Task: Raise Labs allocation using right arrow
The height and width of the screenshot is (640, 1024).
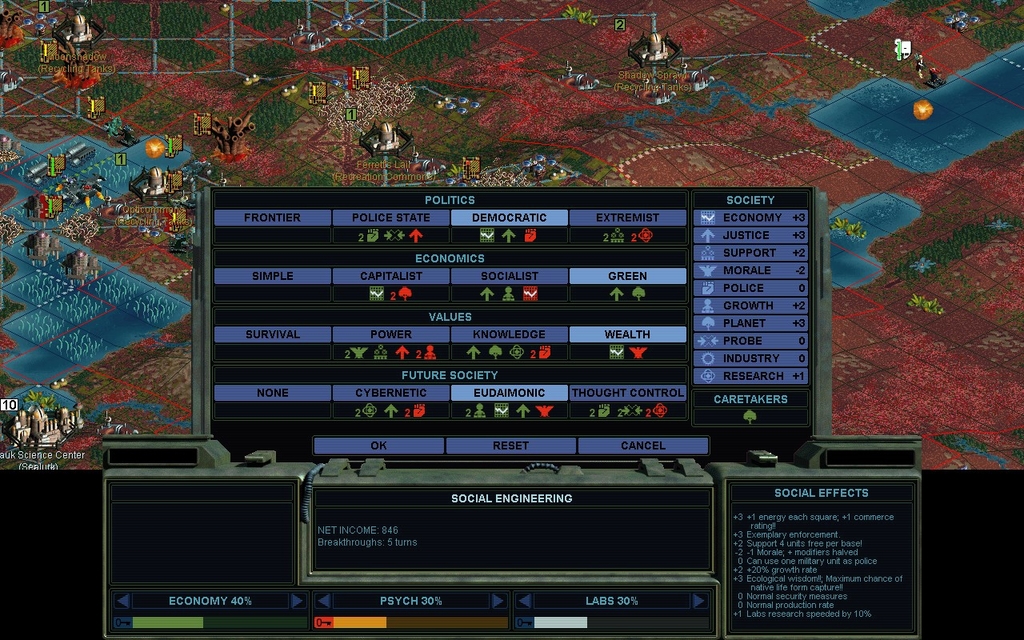Action: (x=698, y=601)
